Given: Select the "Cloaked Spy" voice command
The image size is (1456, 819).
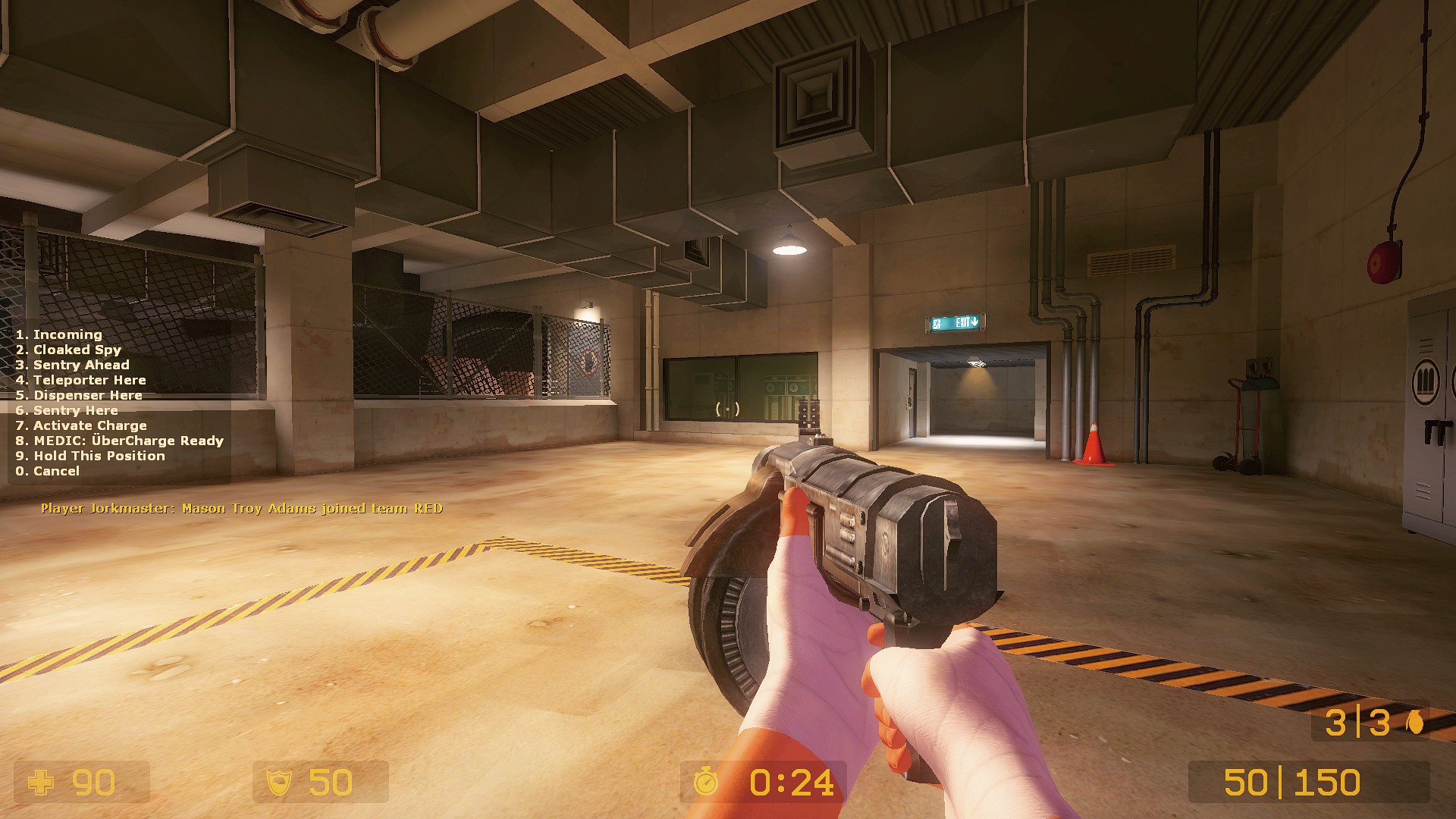Looking at the screenshot, I should pyautogui.click(x=67, y=350).
